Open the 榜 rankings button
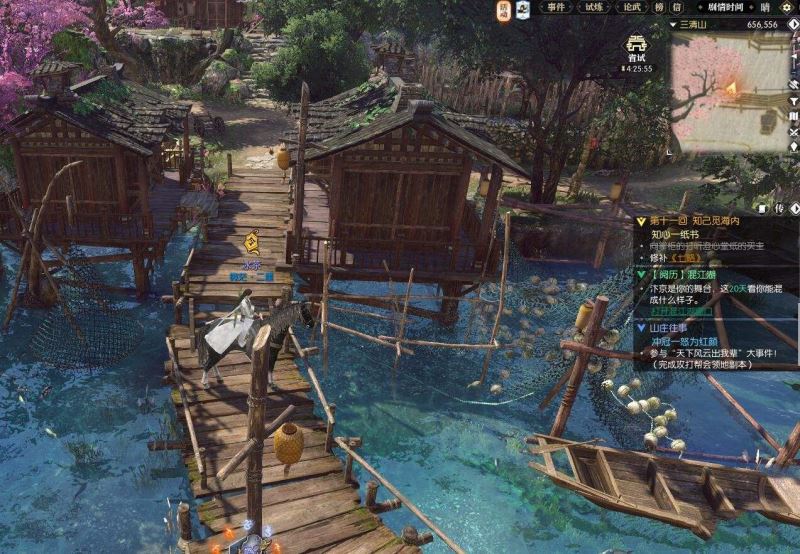 coord(661,8)
